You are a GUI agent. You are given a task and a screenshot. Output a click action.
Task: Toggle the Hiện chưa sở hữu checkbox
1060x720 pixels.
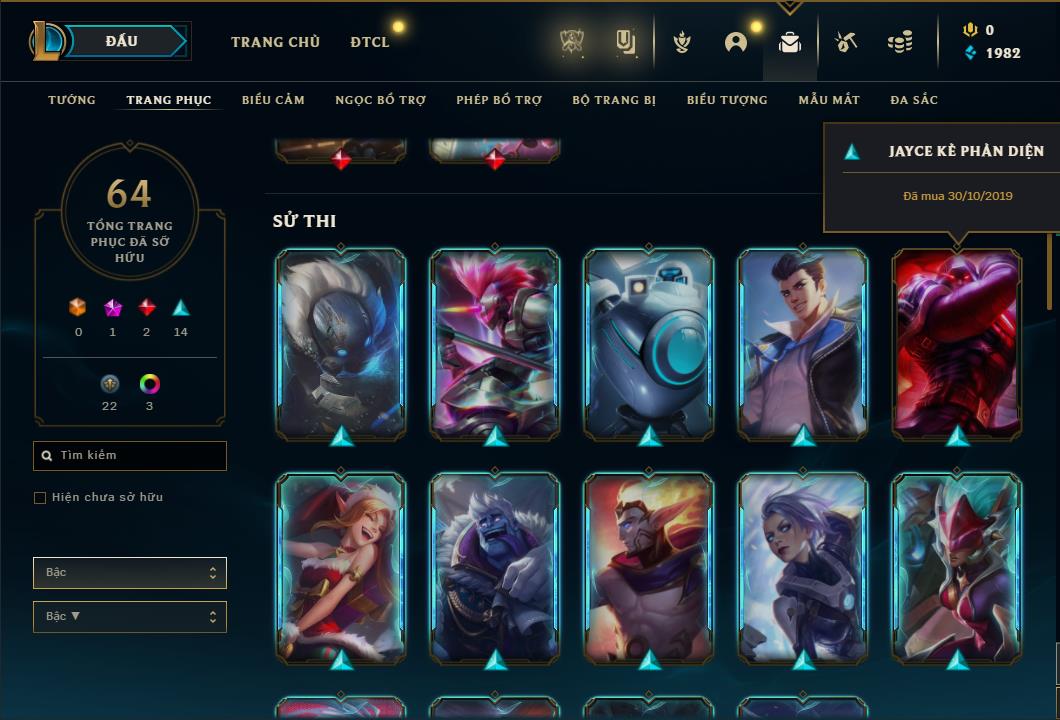coord(40,498)
